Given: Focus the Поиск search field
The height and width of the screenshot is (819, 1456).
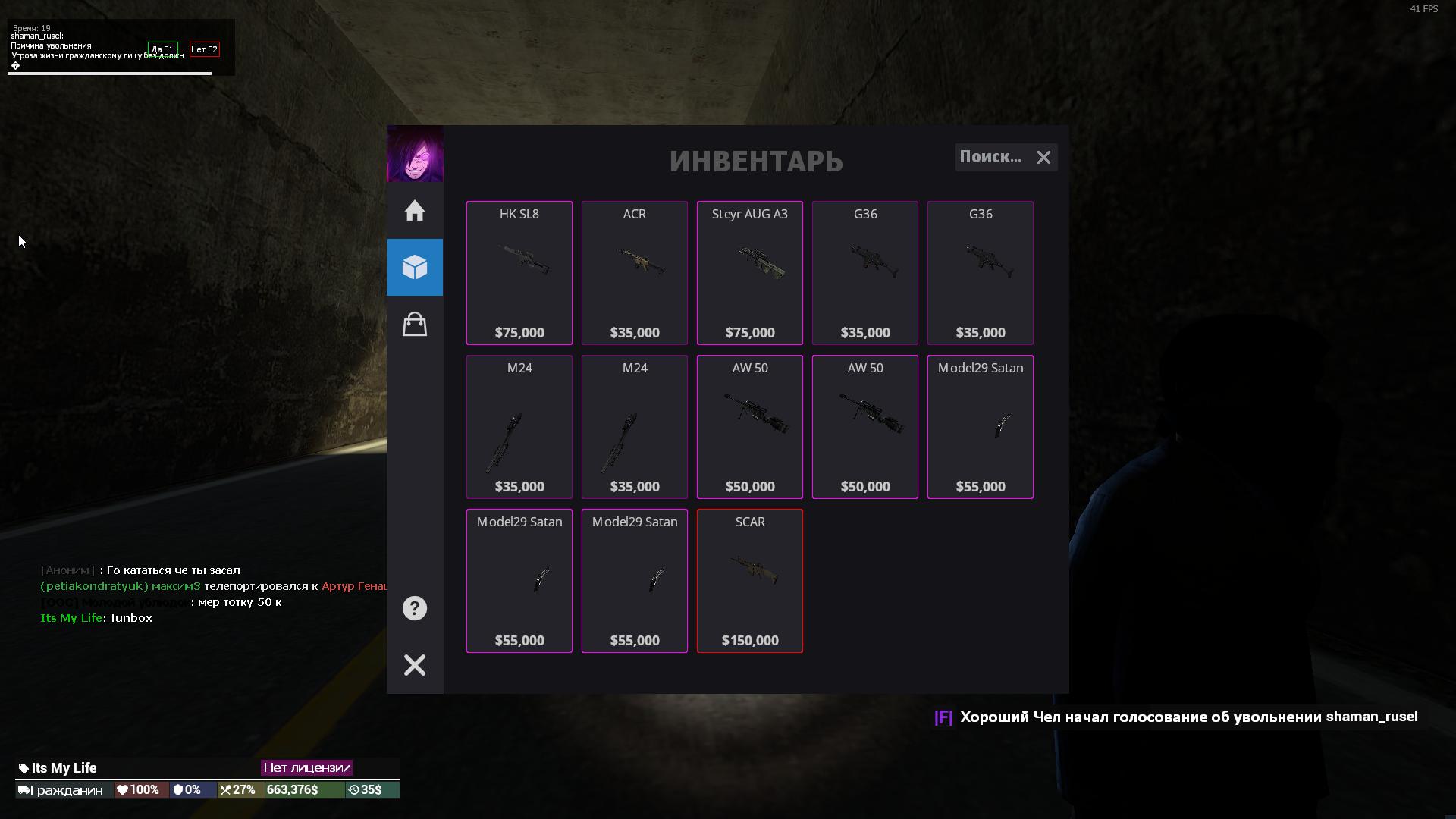Looking at the screenshot, I should (990, 157).
